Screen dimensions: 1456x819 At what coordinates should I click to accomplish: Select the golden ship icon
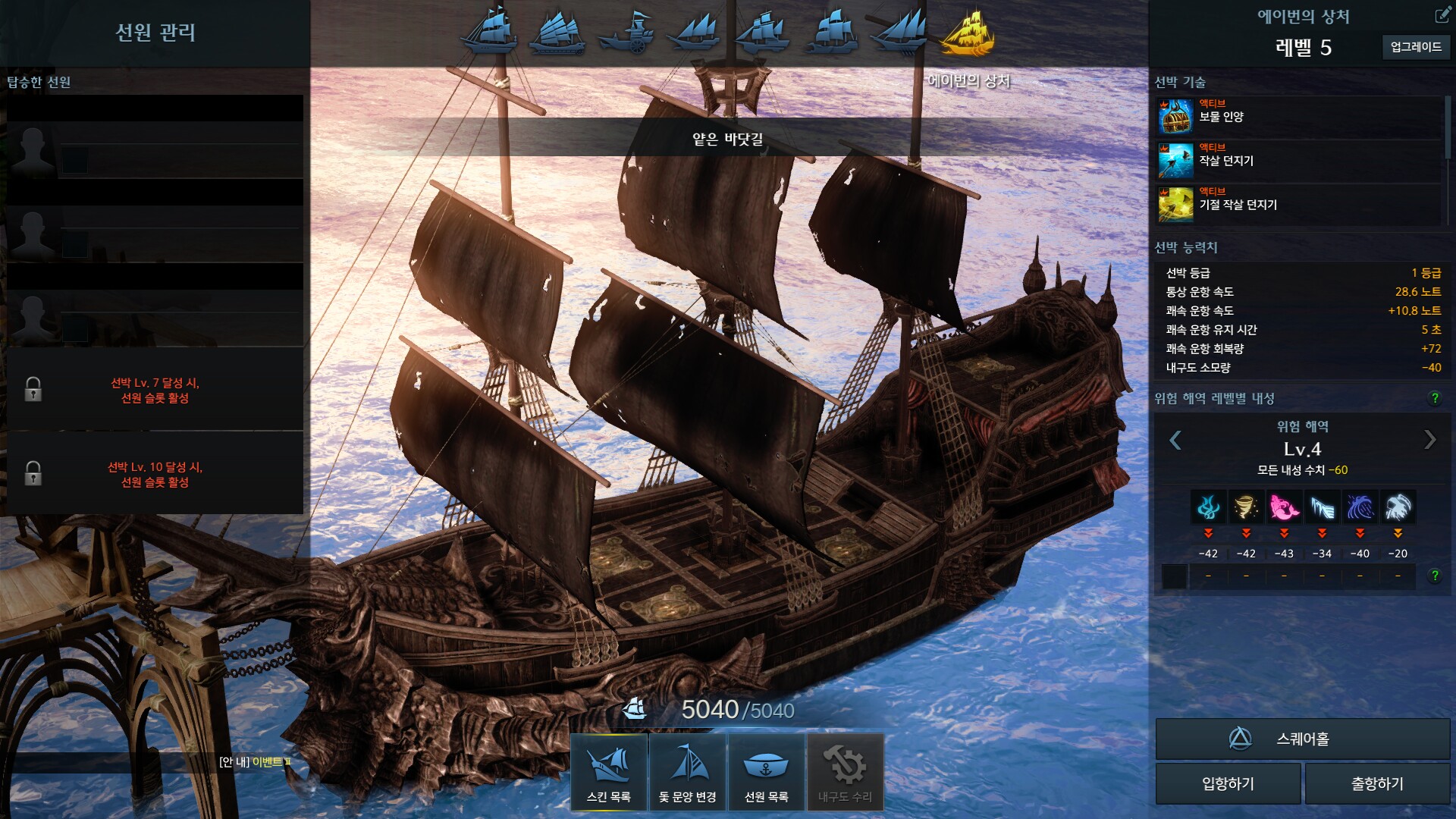tap(967, 33)
